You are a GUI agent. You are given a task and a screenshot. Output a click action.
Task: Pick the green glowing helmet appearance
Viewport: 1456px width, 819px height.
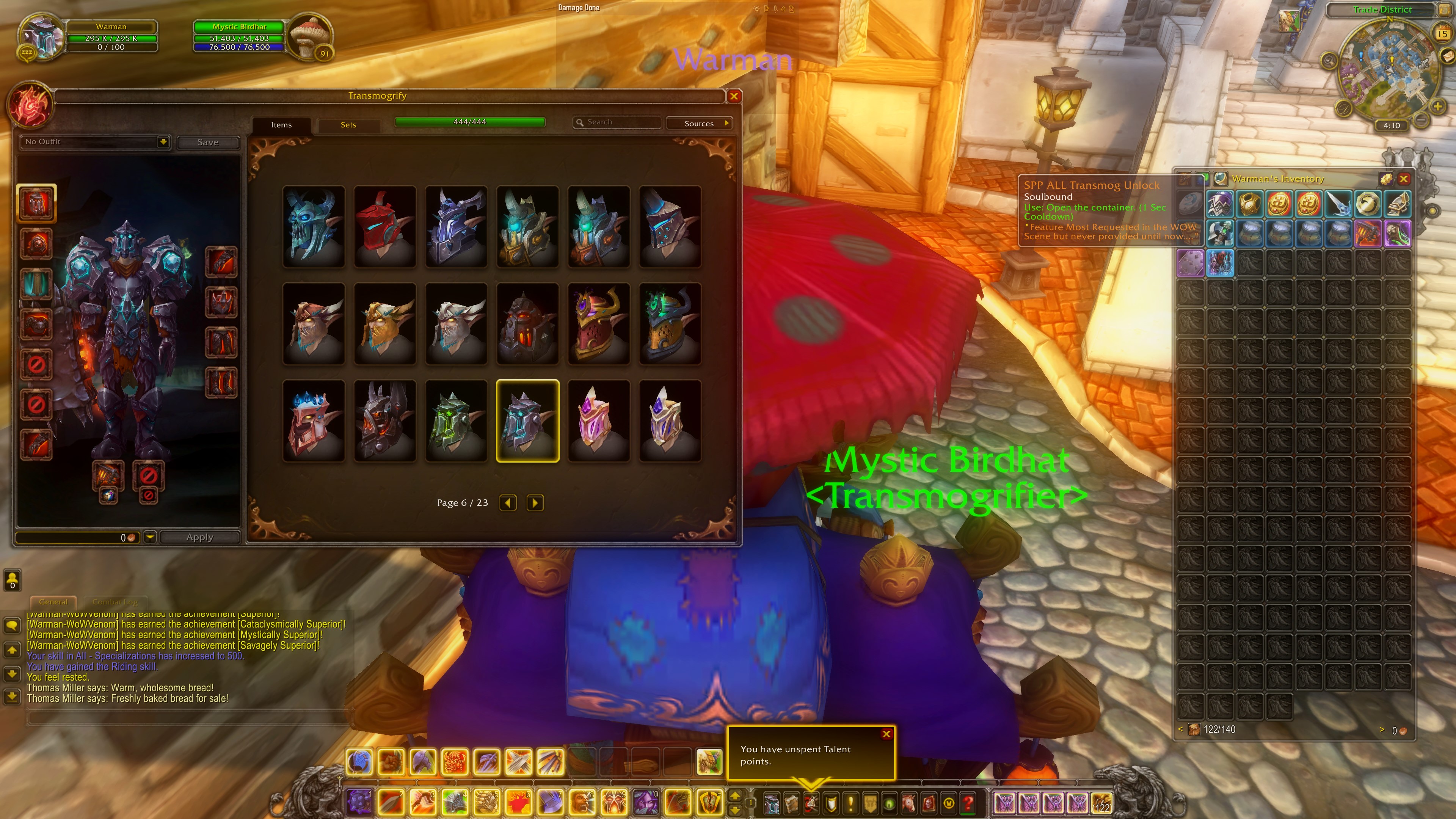coord(456,421)
